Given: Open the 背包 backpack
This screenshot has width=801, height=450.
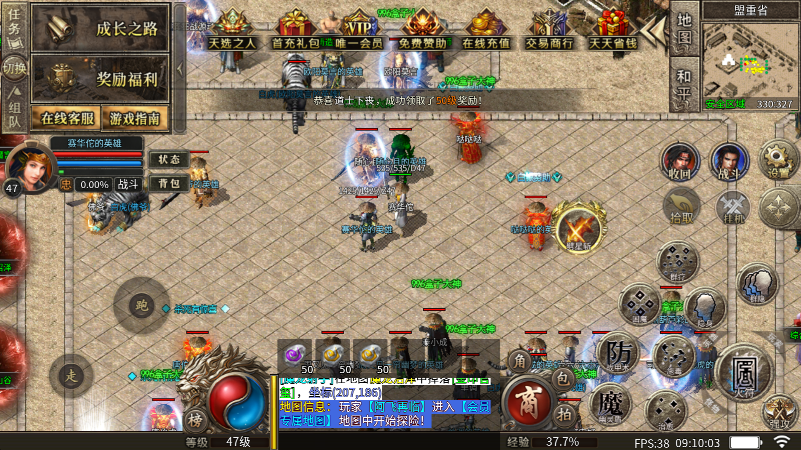Looking at the screenshot, I should pyautogui.click(x=168, y=183).
